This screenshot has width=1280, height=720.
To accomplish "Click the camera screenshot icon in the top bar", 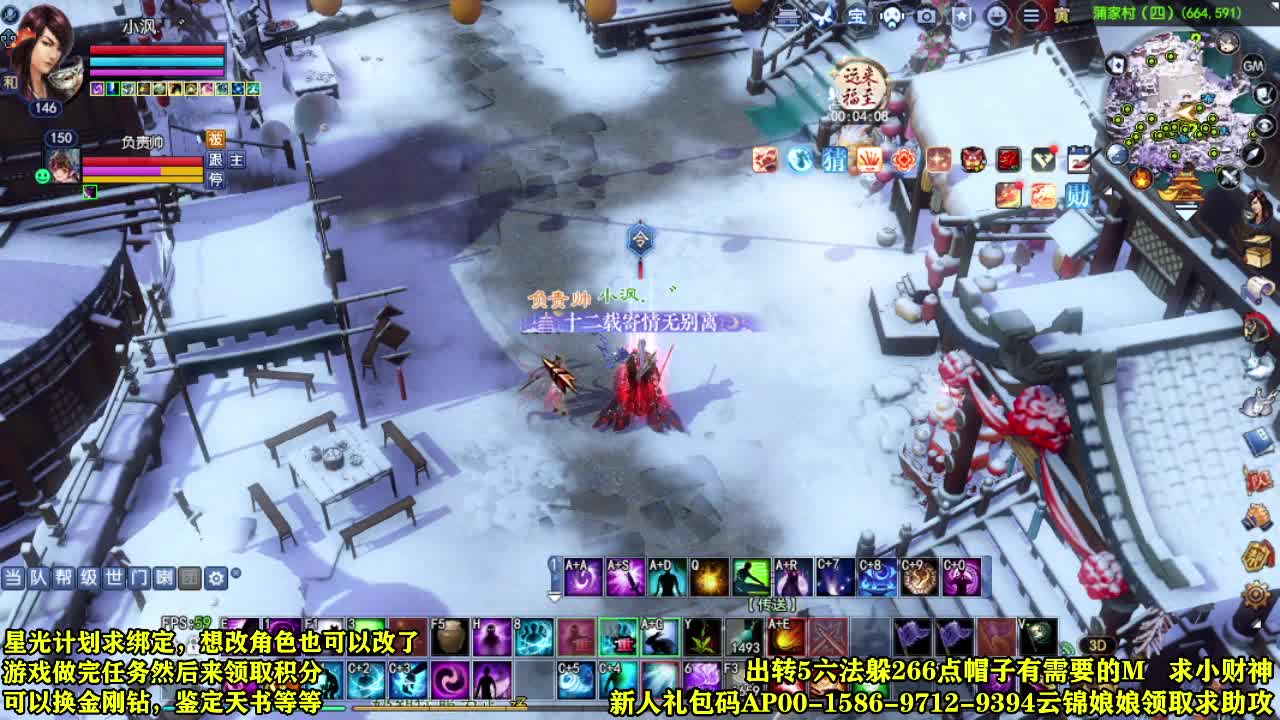I will (926, 16).
